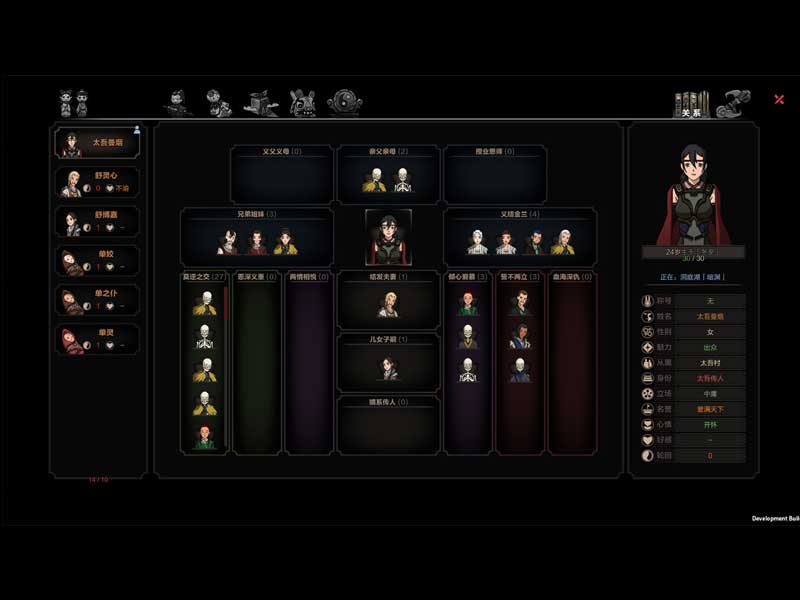Select 舒灵心 in the character list
This screenshot has height=600, width=800.
[x=97, y=181]
